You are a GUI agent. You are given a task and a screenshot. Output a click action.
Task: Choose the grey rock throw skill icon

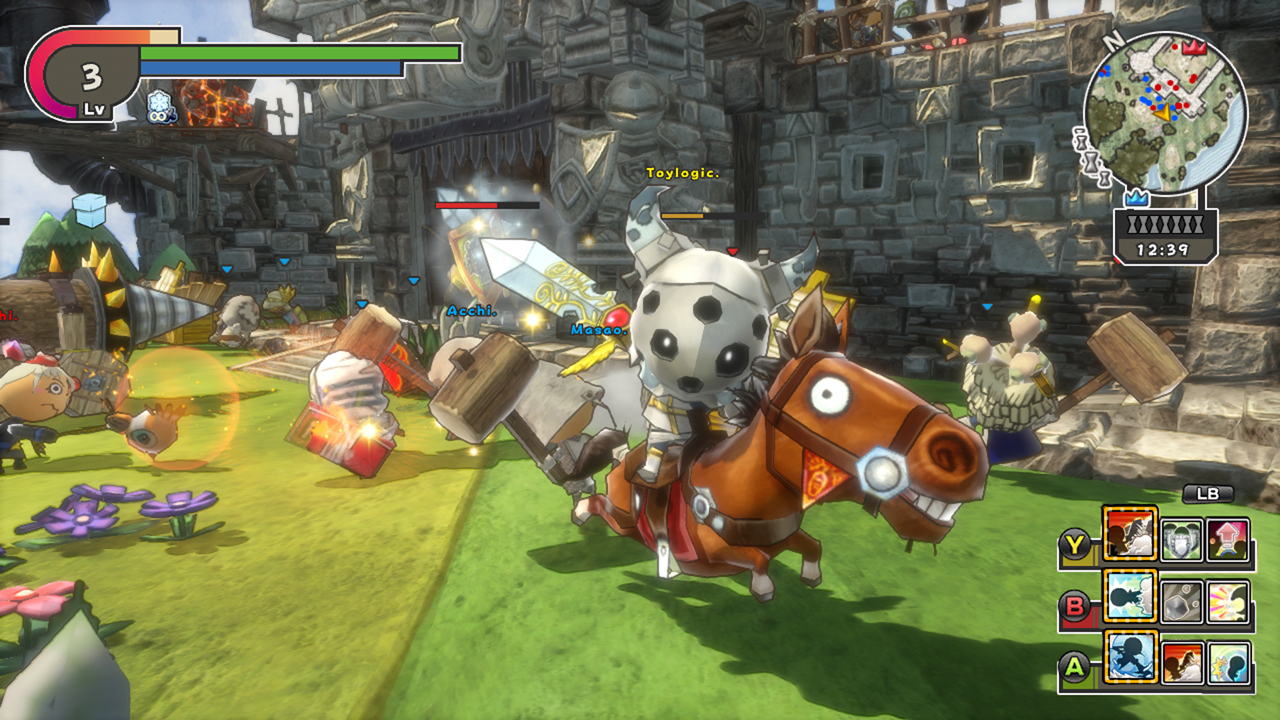tap(1181, 603)
